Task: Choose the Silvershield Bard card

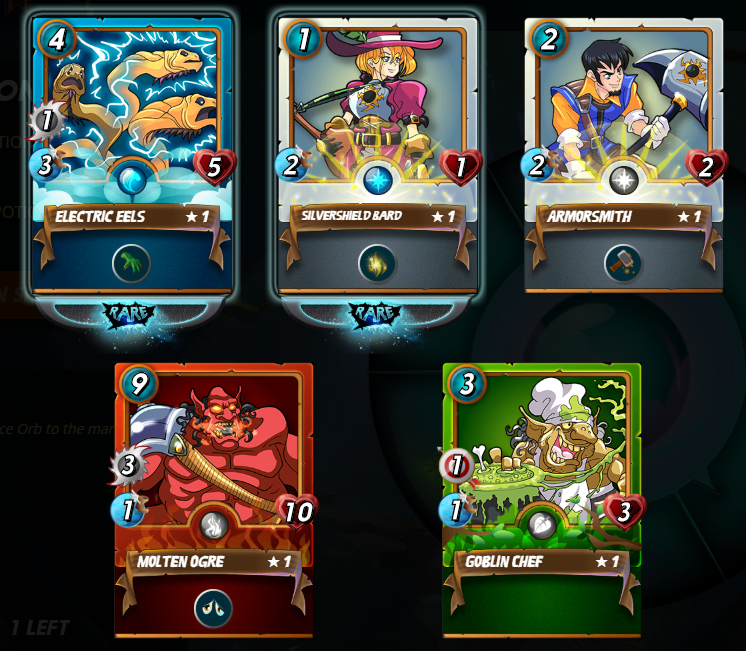Action: coord(378,150)
